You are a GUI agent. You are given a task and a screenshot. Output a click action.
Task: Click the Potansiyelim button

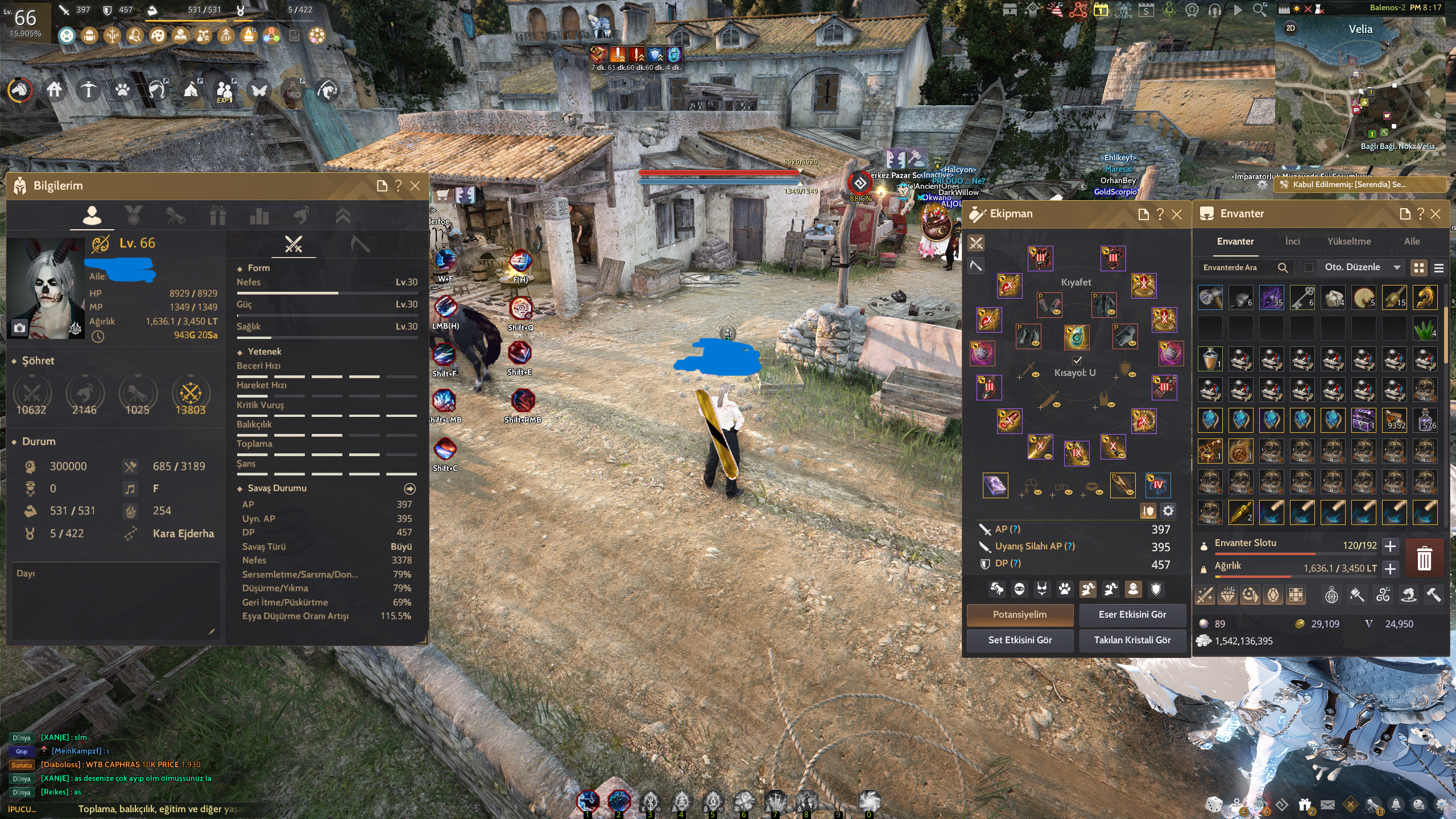coord(1020,615)
